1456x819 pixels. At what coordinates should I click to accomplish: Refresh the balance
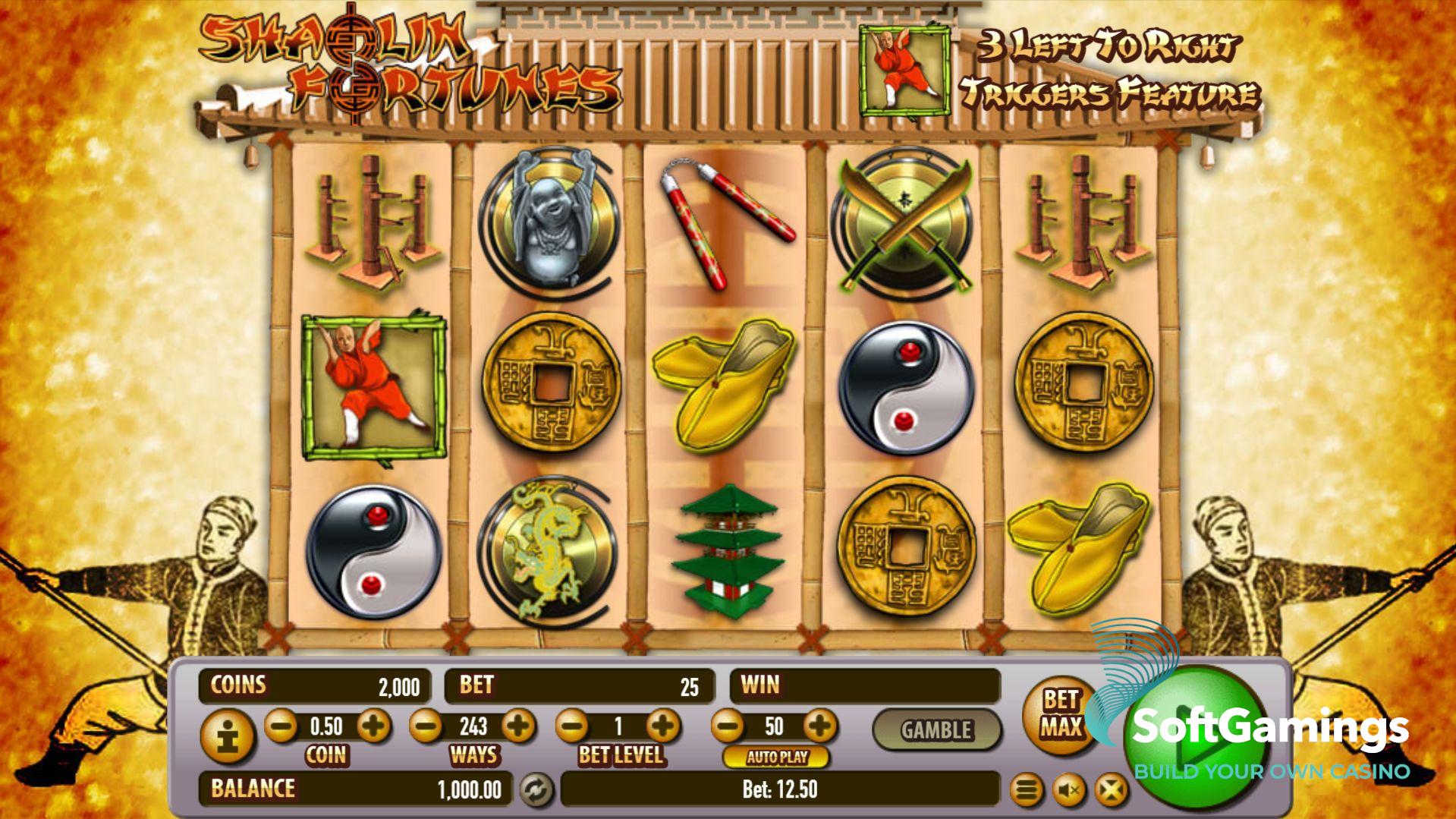point(536,790)
